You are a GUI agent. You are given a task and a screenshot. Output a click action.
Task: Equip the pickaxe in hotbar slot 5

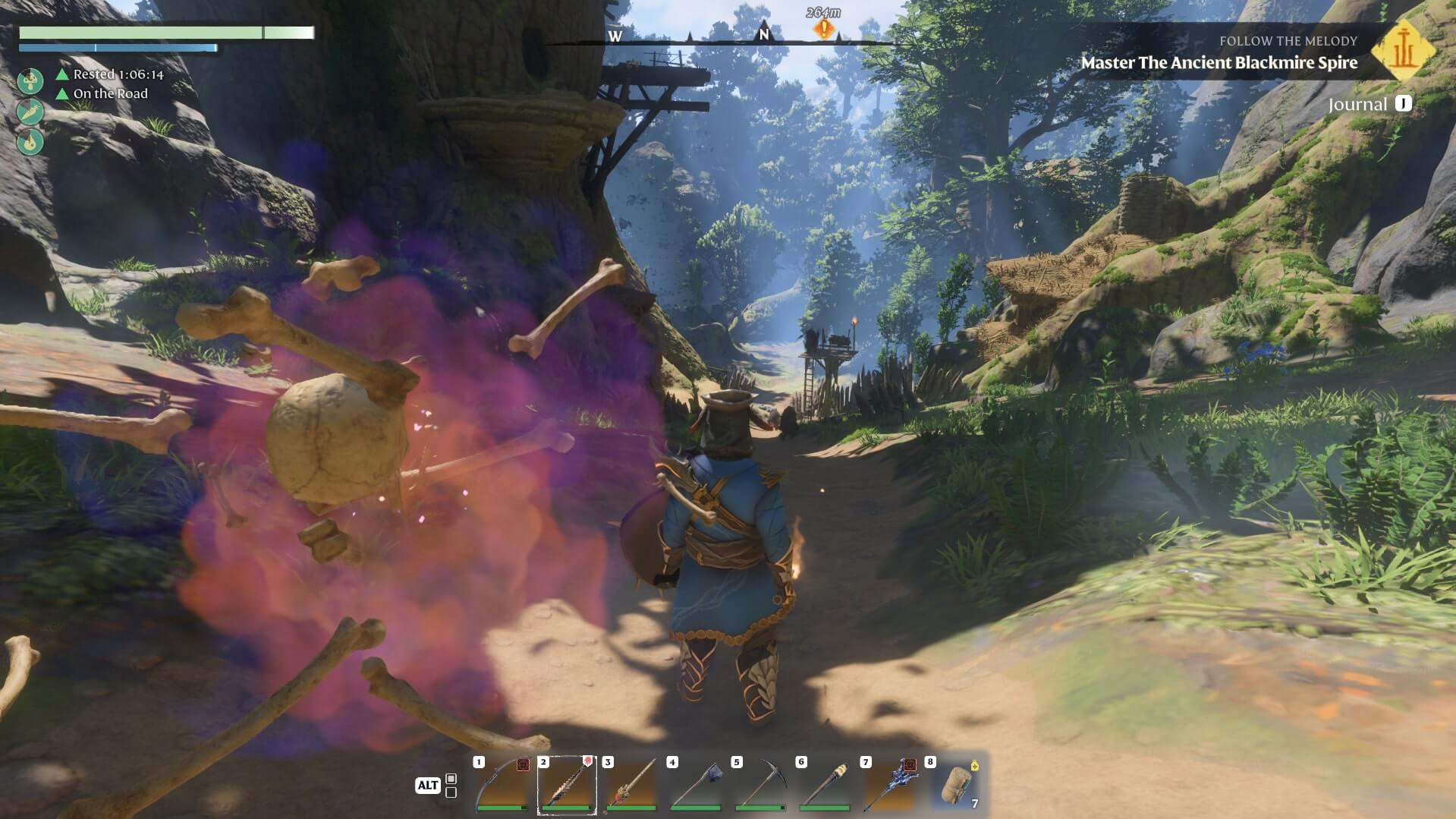pyautogui.click(x=760, y=785)
